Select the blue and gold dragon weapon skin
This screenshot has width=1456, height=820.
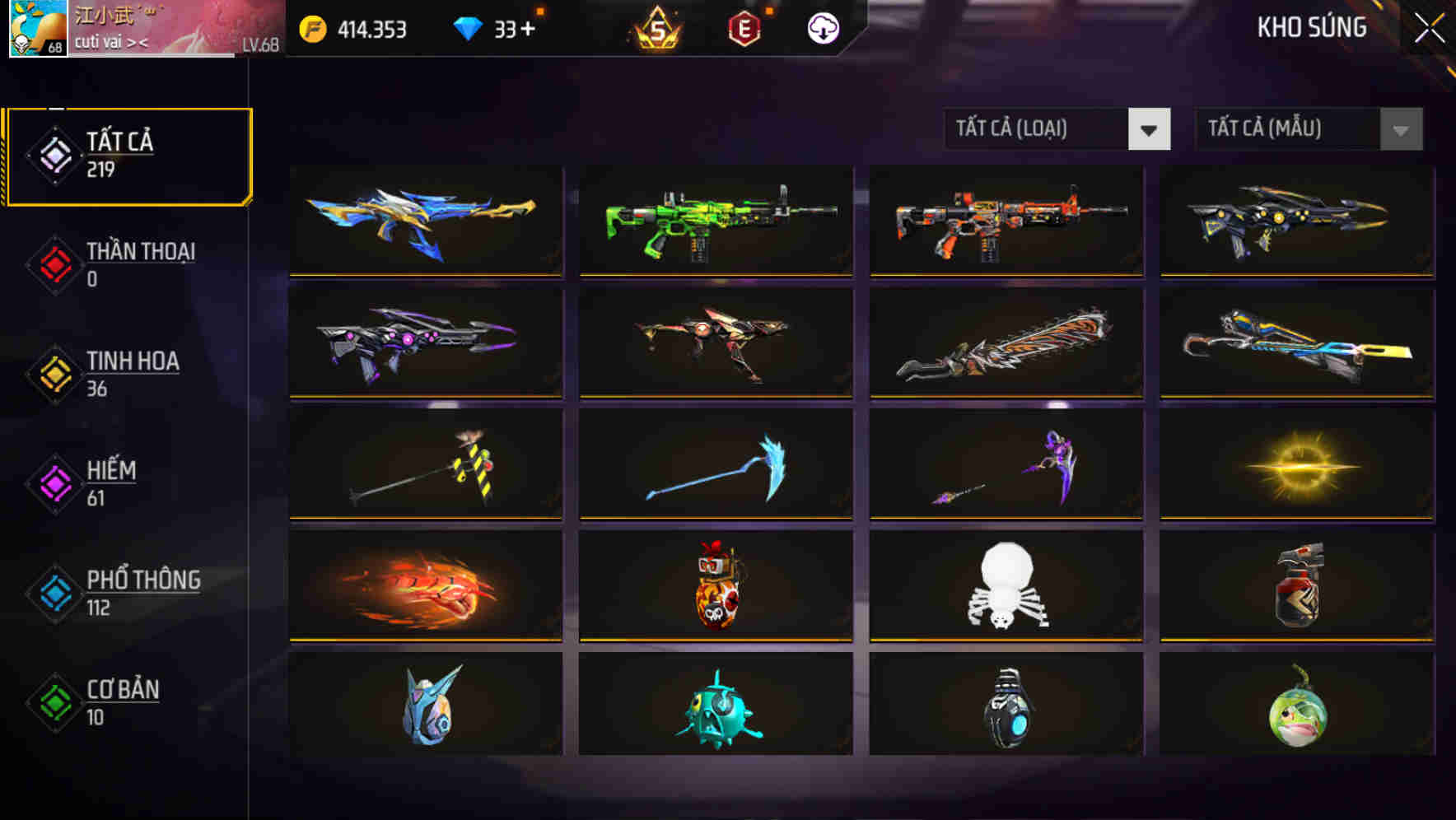tap(425, 222)
